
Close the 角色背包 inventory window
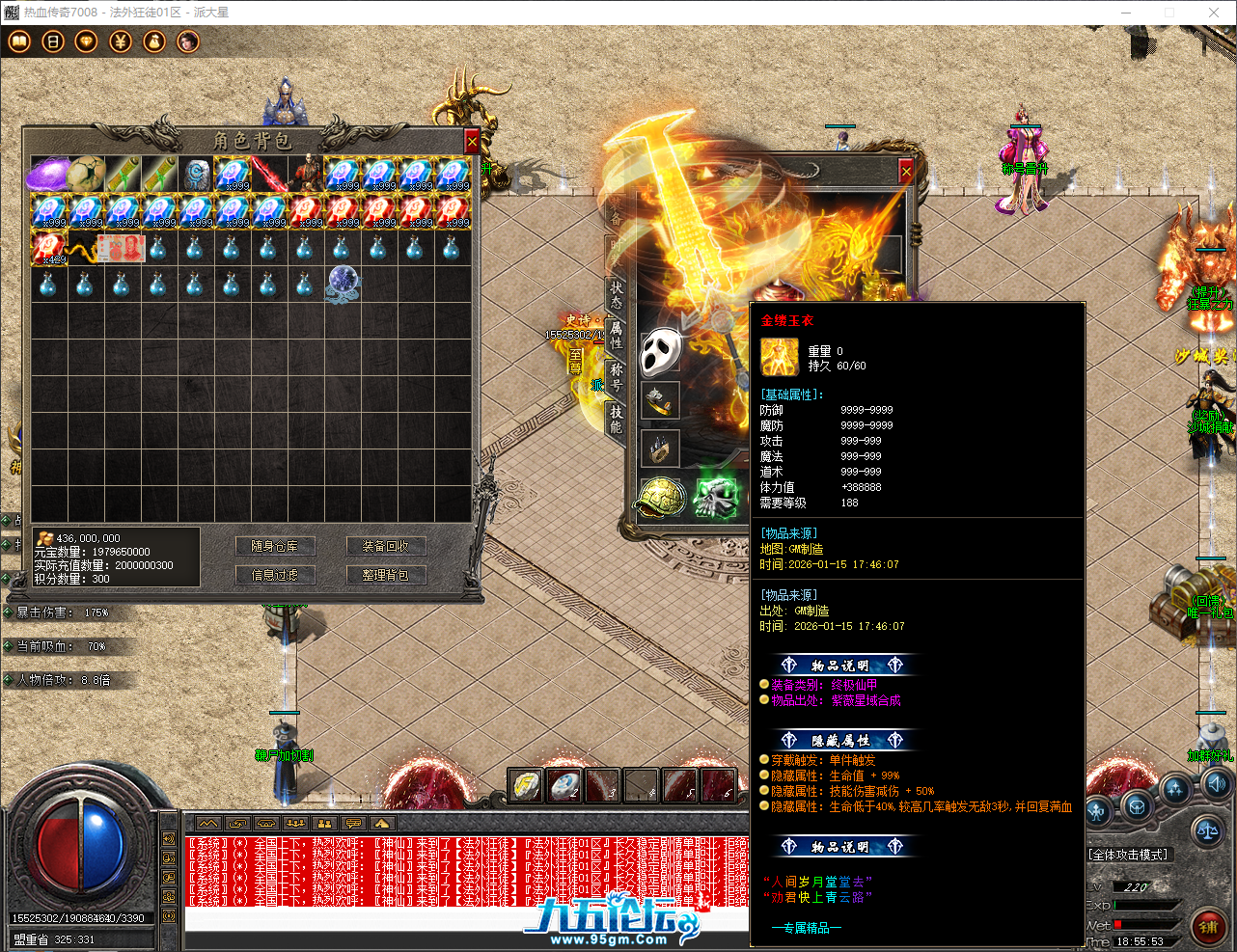472,142
